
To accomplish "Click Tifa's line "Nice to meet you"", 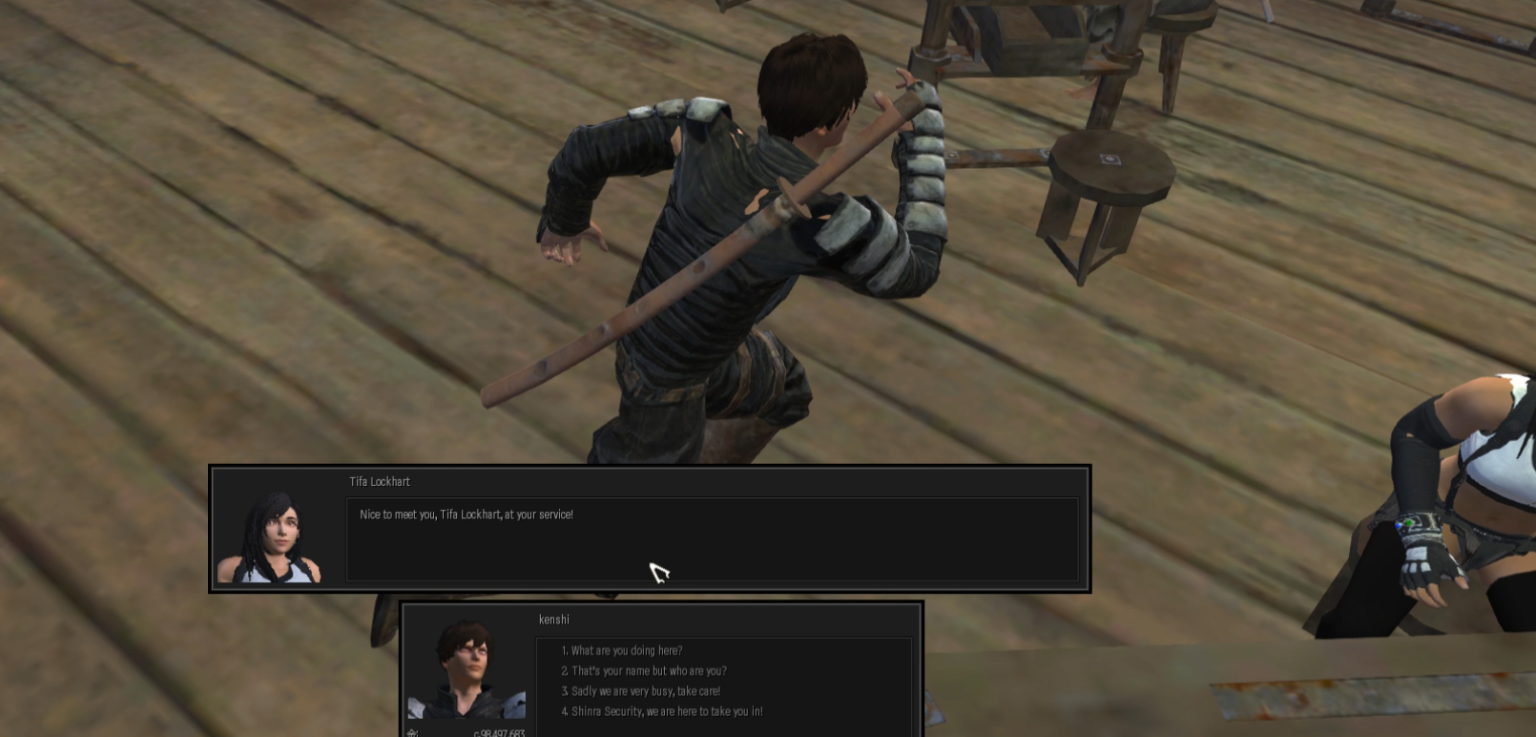I will coord(466,514).
